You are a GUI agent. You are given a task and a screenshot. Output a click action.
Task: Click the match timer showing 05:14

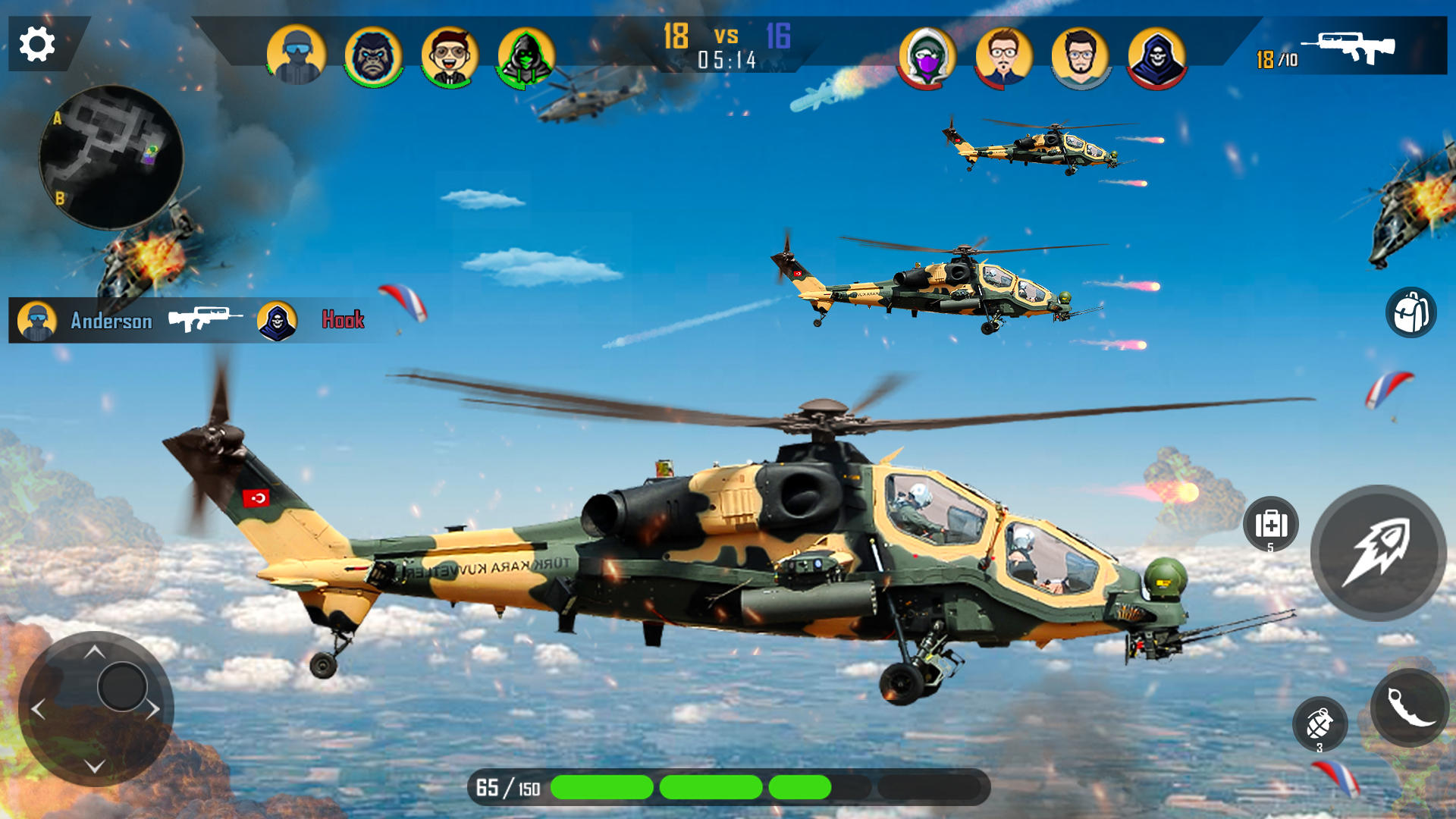click(726, 58)
